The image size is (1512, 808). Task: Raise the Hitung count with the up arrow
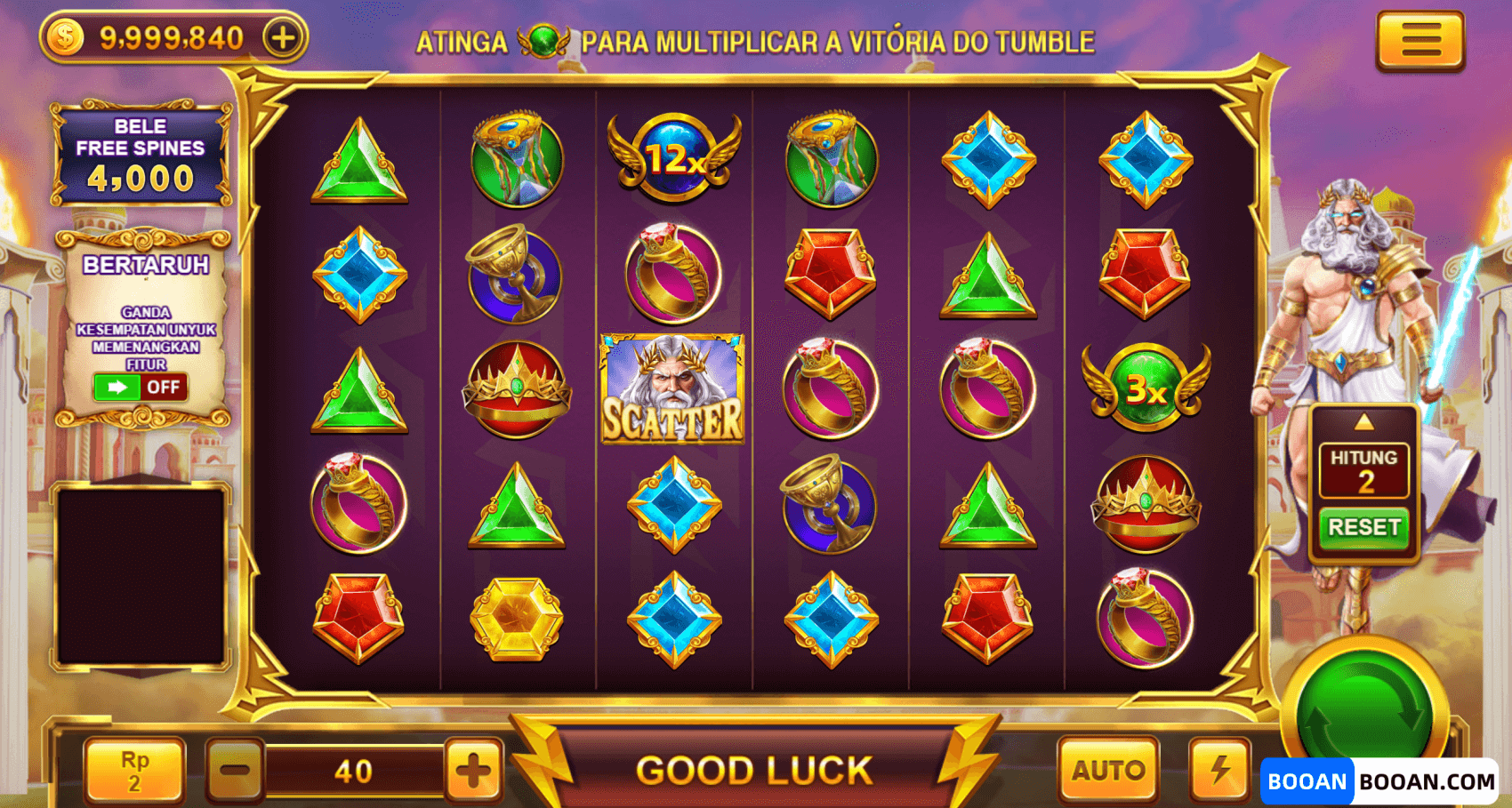tap(1363, 422)
